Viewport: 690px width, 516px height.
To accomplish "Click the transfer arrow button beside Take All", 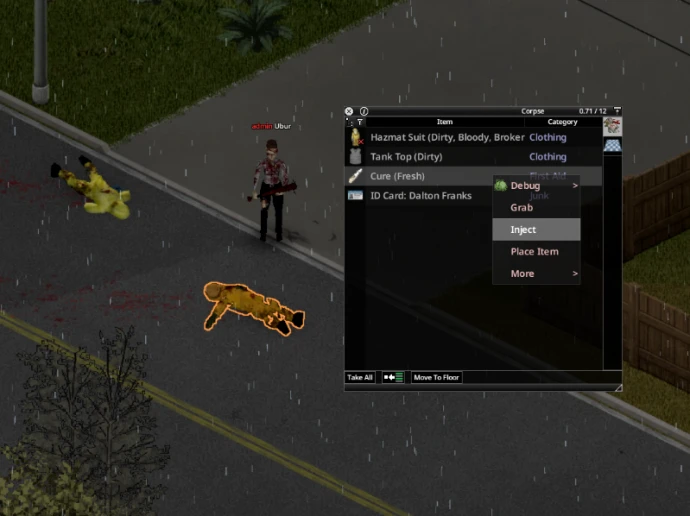I will point(393,378).
